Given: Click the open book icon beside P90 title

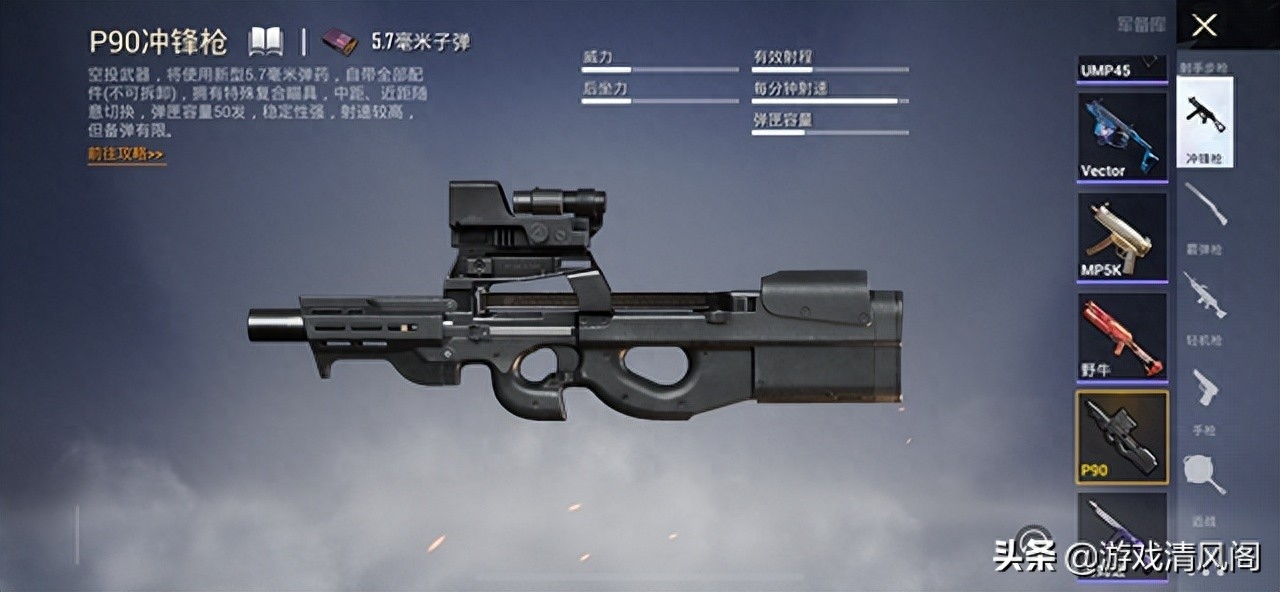Looking at the screenshot, I should tap(266, 41).
